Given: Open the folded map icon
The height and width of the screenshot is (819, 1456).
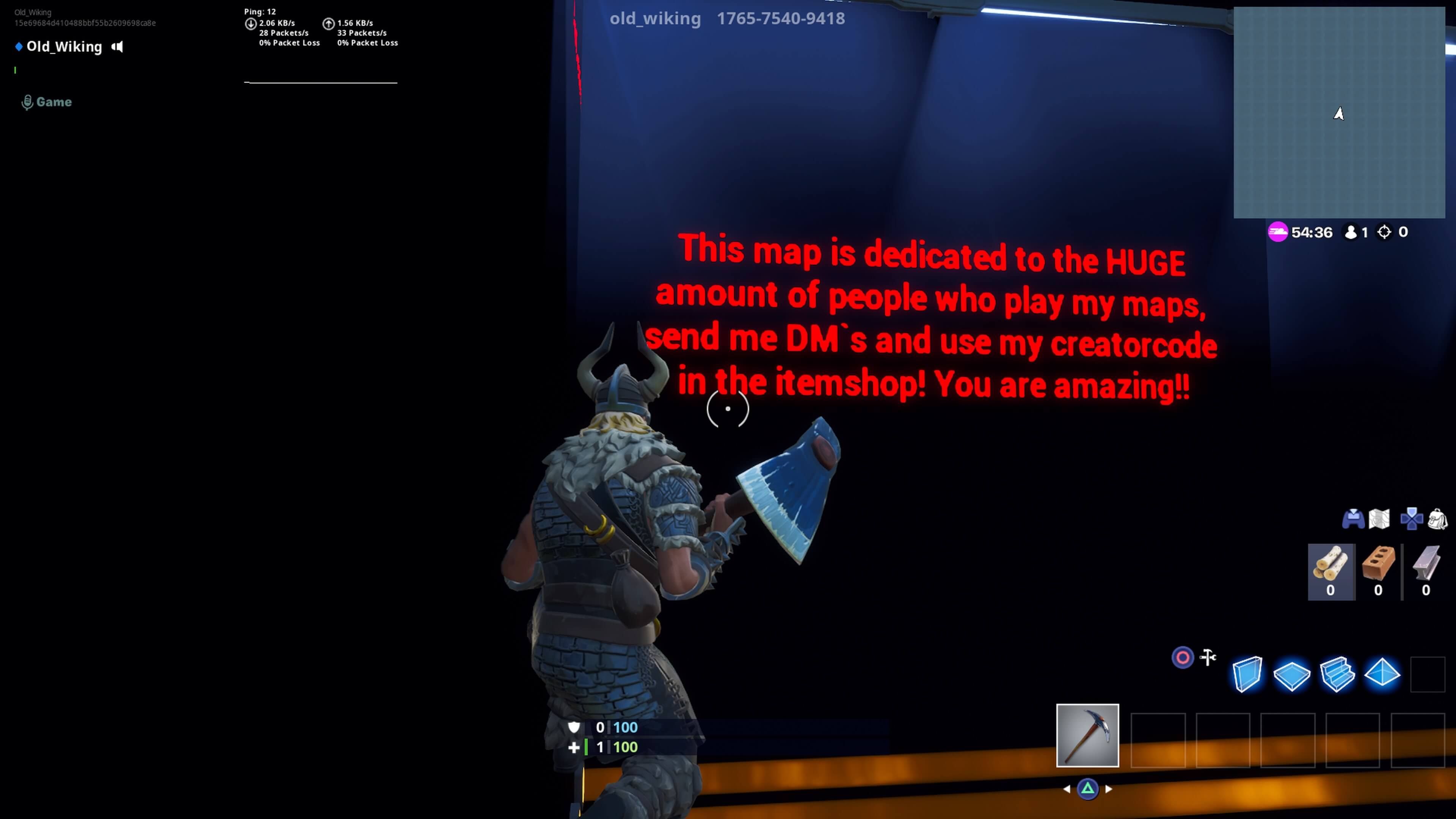Looking at the screenshot, I should (x=1379, y=518).
